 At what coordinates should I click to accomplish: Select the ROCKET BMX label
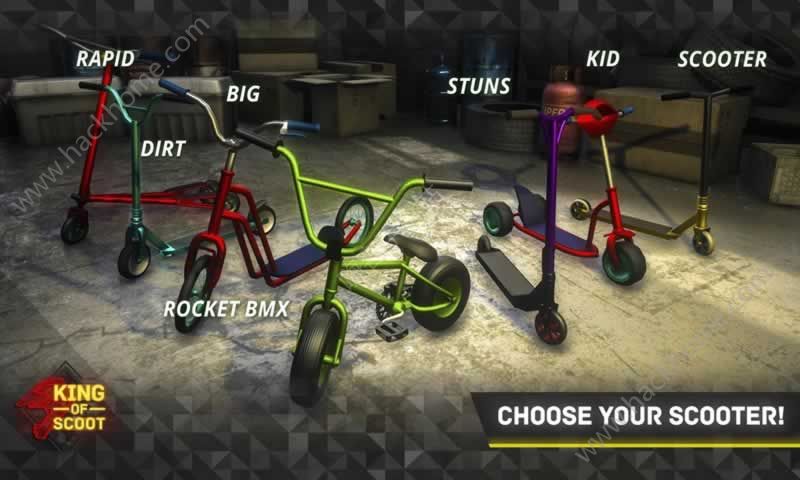[x=226, y=308]
